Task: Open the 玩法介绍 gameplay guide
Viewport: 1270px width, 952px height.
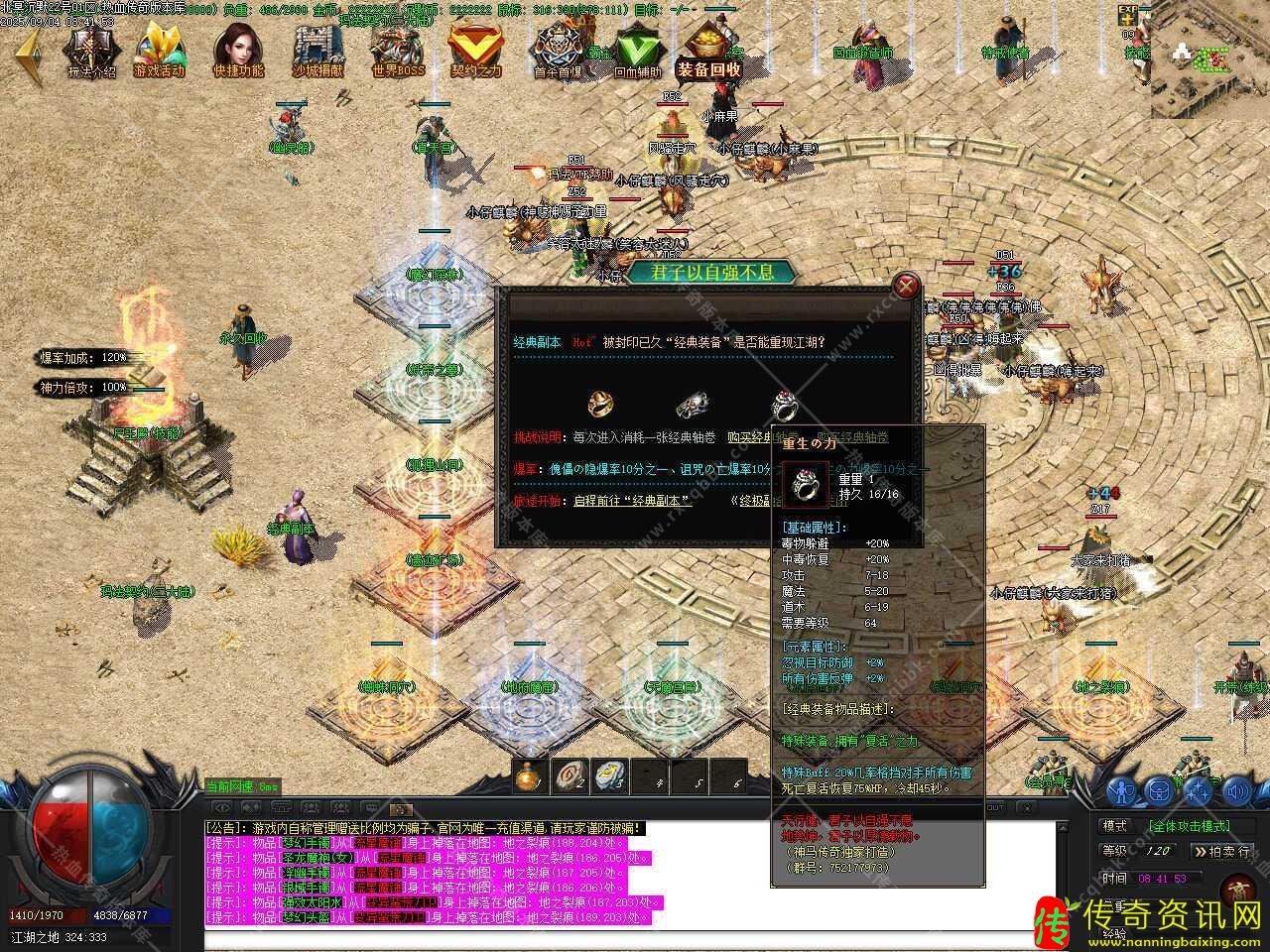Action: point(92,51)
